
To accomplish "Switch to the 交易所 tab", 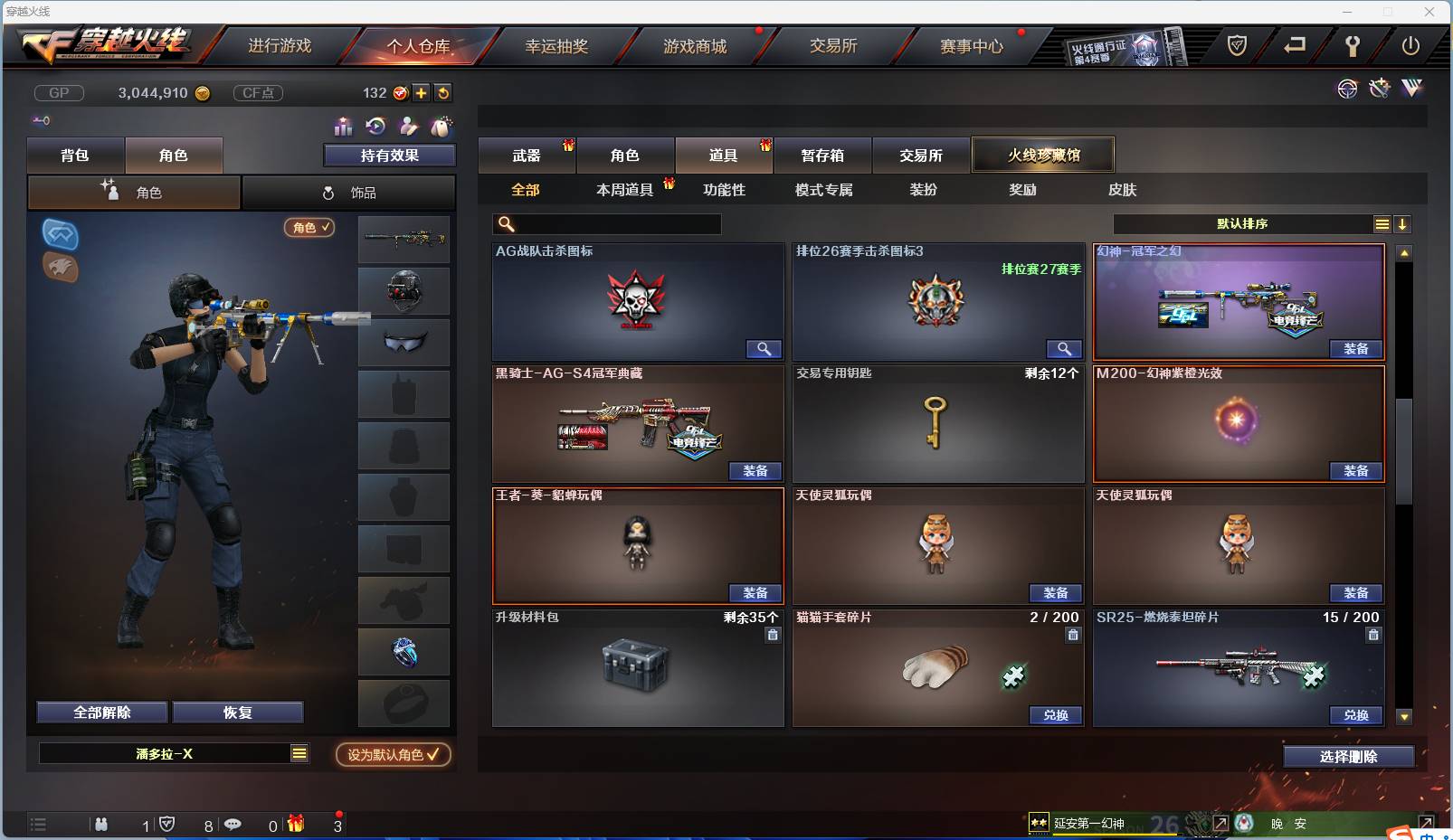I will [x=919, y=156].
